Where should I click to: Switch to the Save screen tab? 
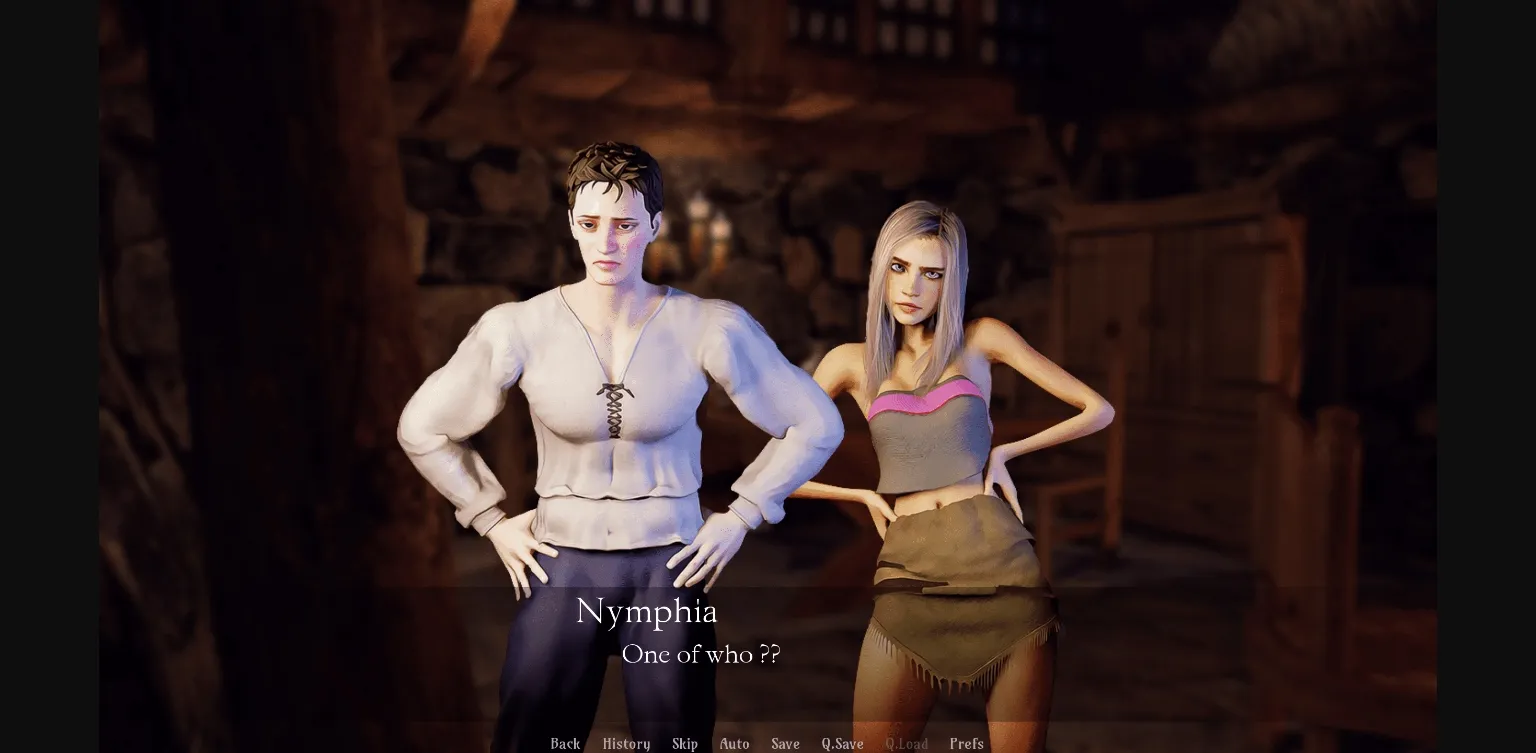pyautogui.click(x=785, y=744)
